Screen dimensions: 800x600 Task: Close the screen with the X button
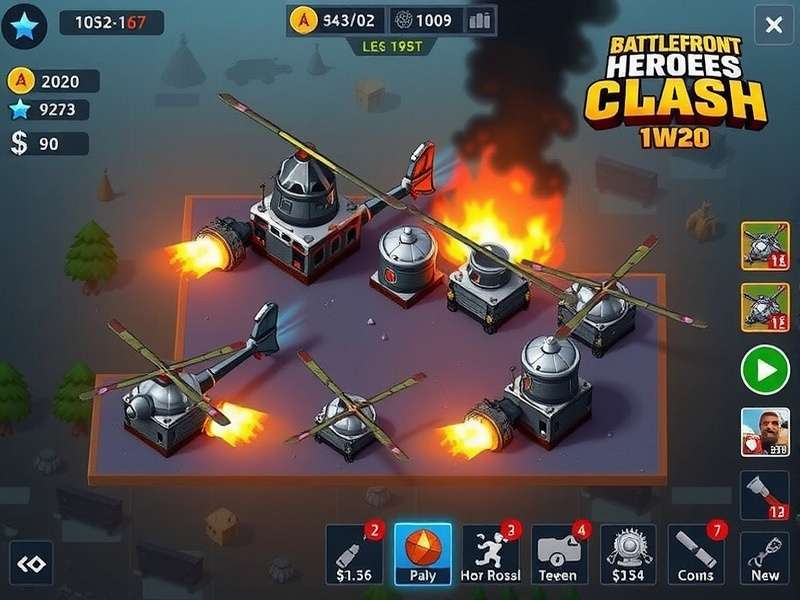(773, 25)
